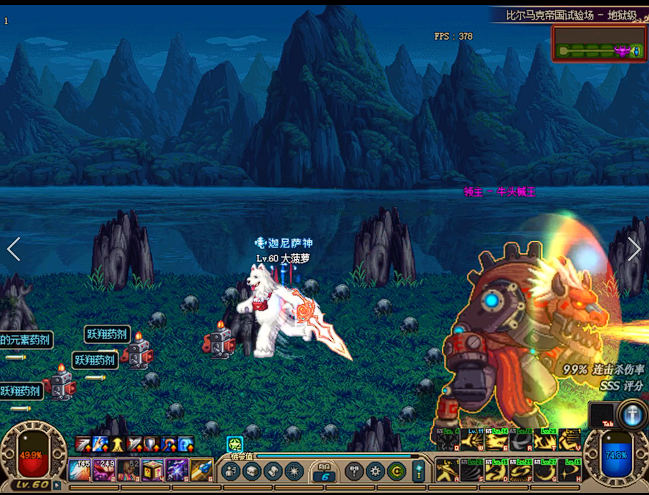Screen dimensions: 649x495
Task: Activate the skill bound to key H
Action: tap(571, 468)
